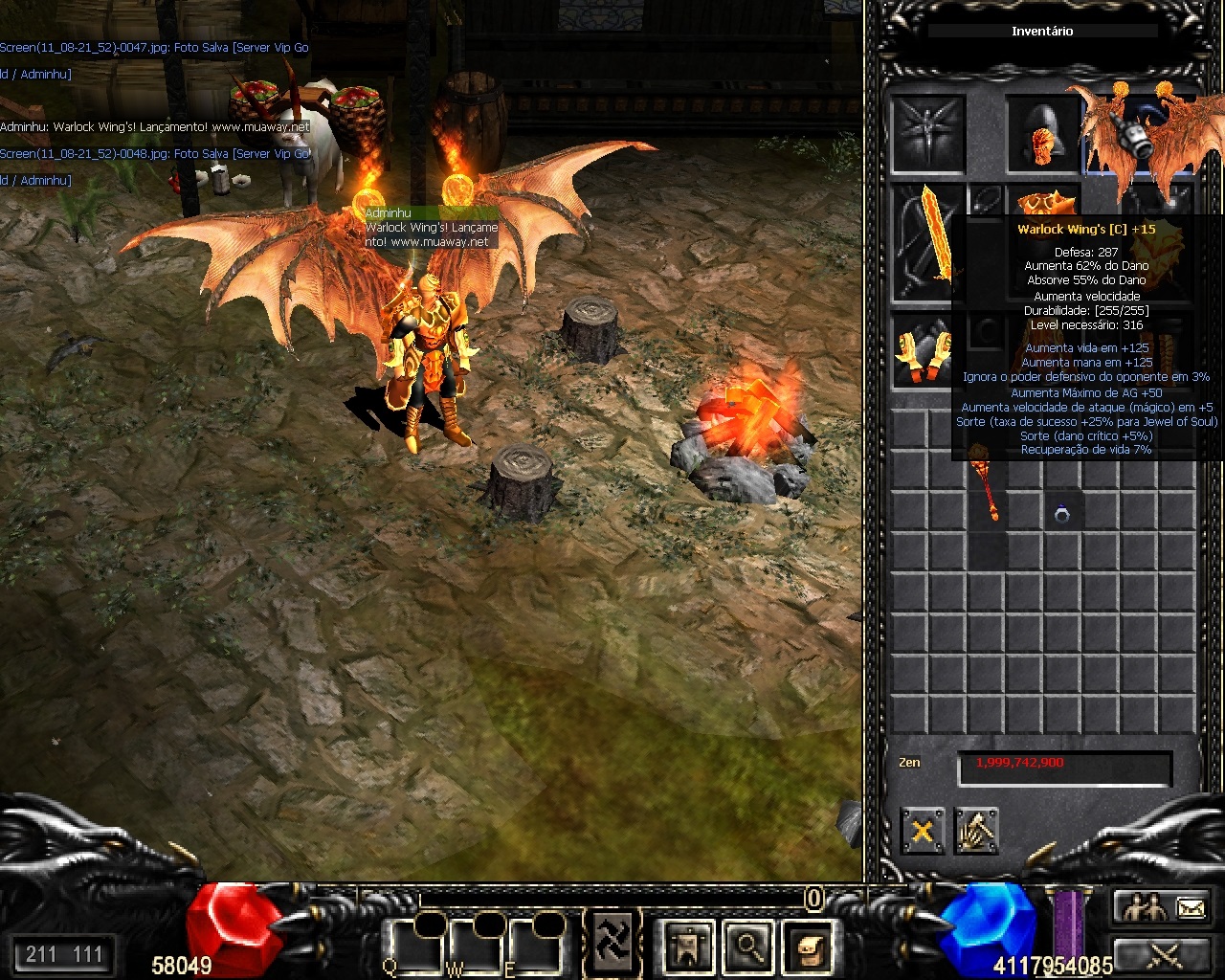
Task: Click the Zen amount field
Action: click(x=1065, y=768)
